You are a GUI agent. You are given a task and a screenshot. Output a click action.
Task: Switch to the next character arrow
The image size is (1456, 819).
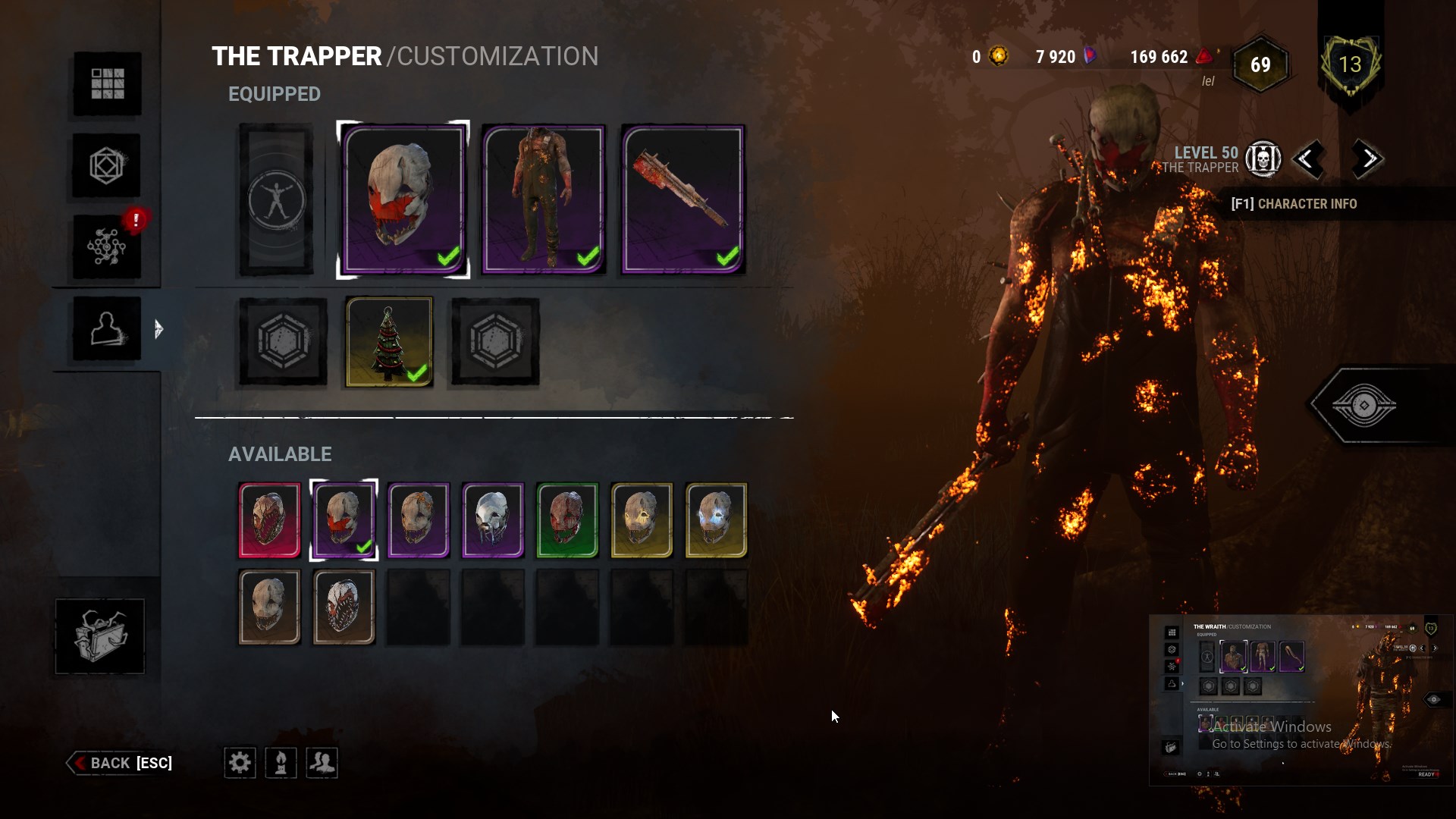(1369, 159)
